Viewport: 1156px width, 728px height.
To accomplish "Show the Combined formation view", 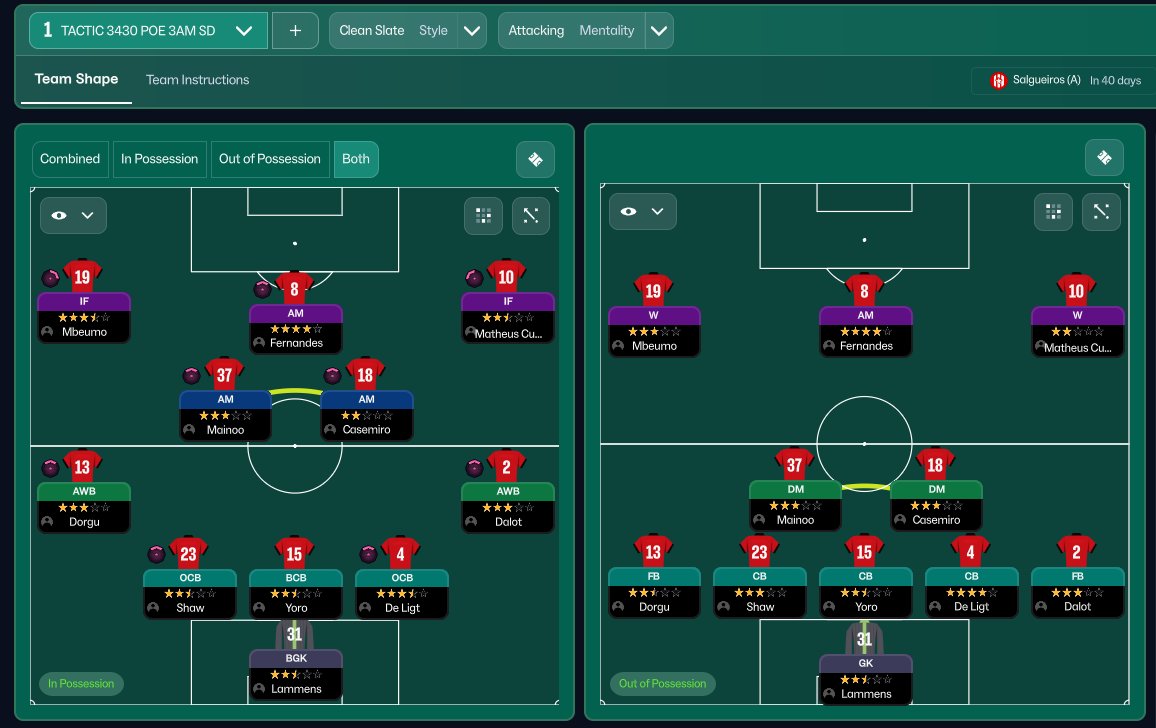I will (70, 159).
